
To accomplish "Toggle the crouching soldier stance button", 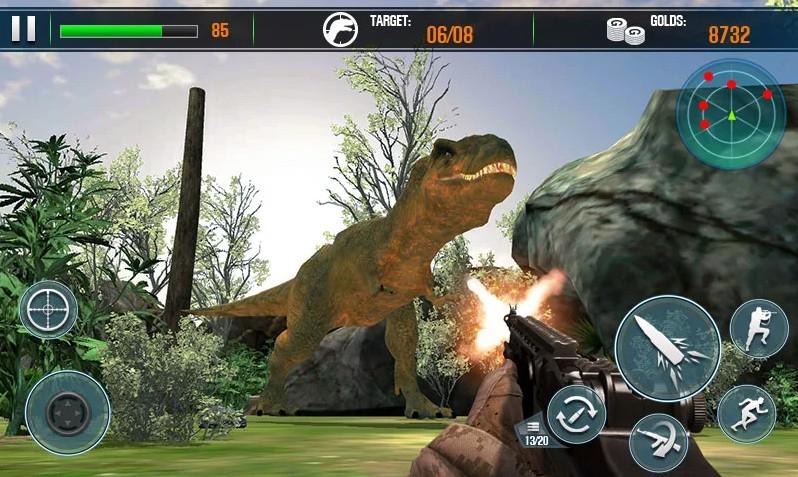I will point(759,328).
